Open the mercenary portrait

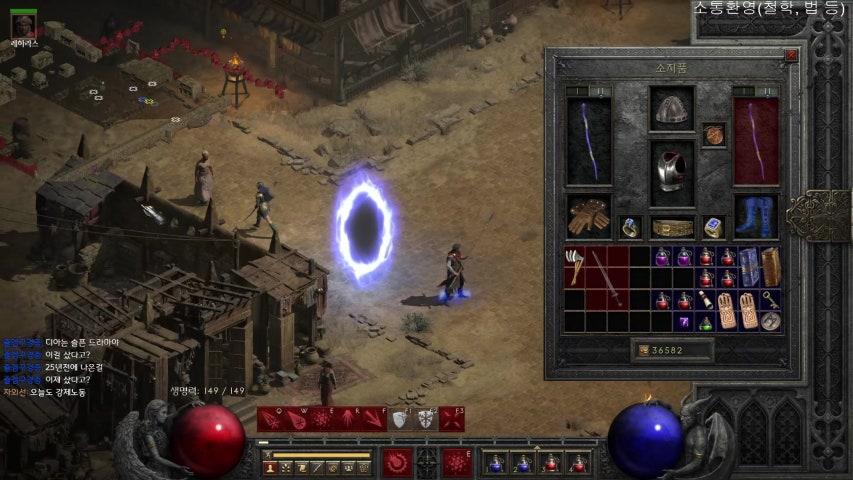(23, 23)
